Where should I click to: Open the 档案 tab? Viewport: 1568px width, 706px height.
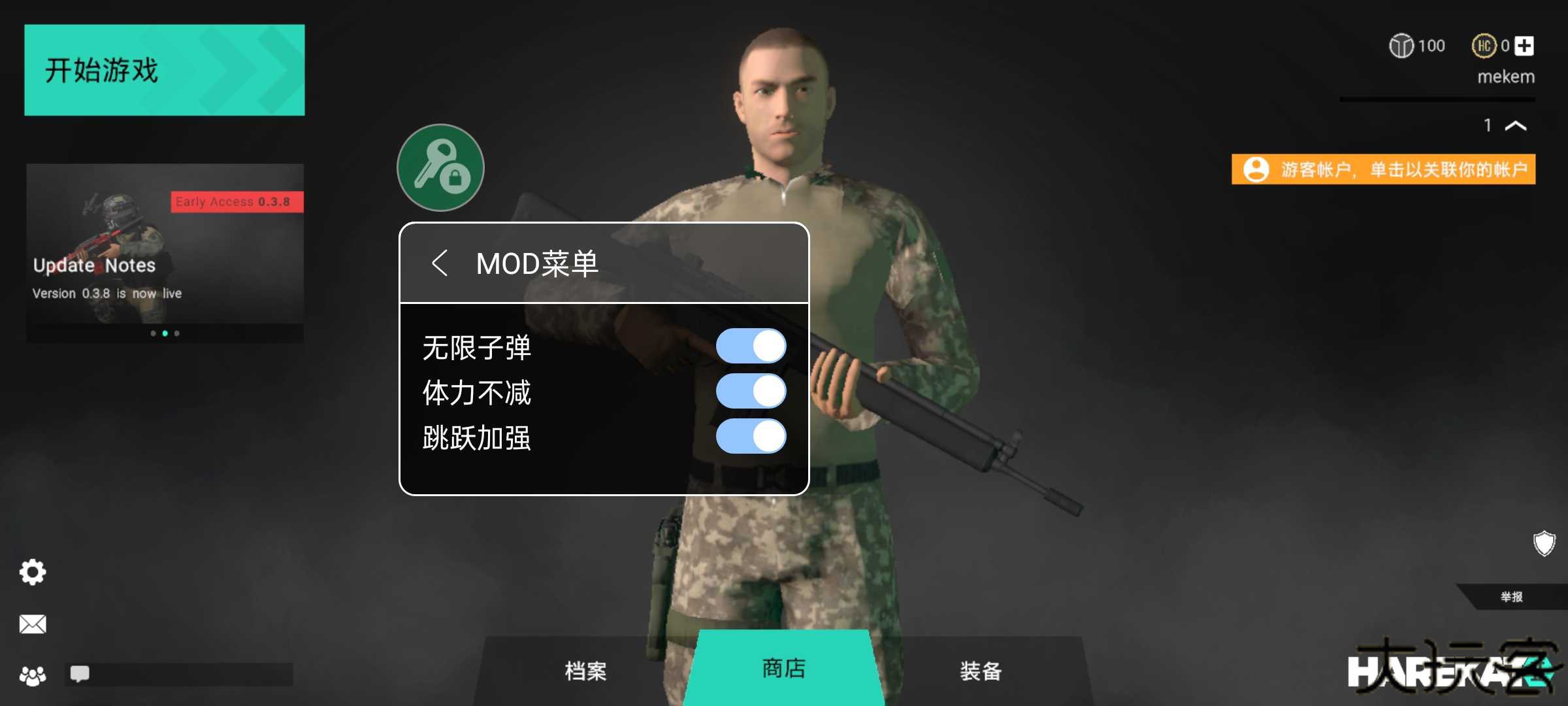coord(585,670)
